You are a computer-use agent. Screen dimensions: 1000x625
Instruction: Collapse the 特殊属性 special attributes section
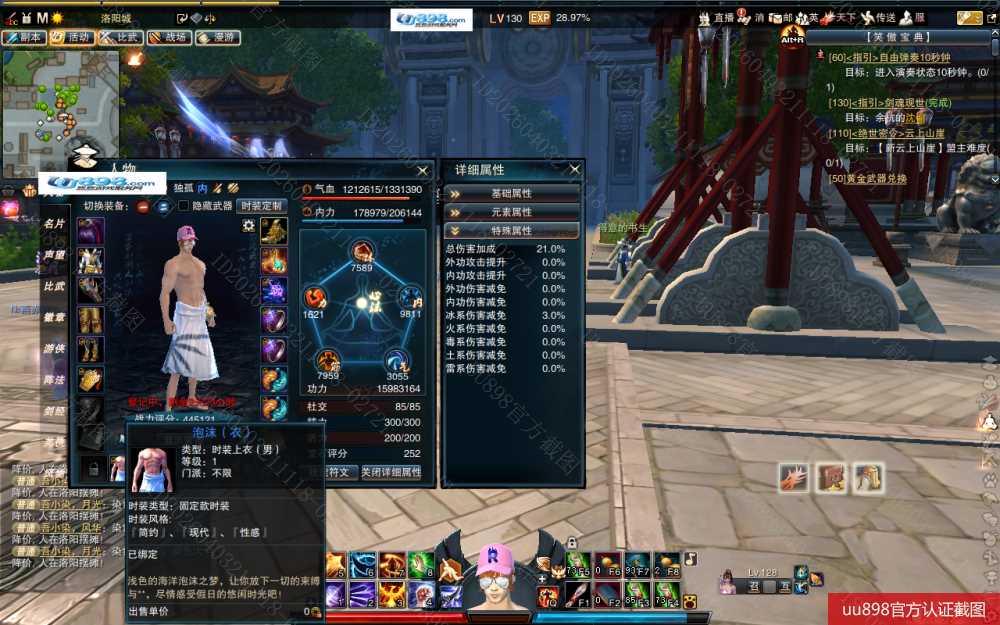(x=512, y=231)
